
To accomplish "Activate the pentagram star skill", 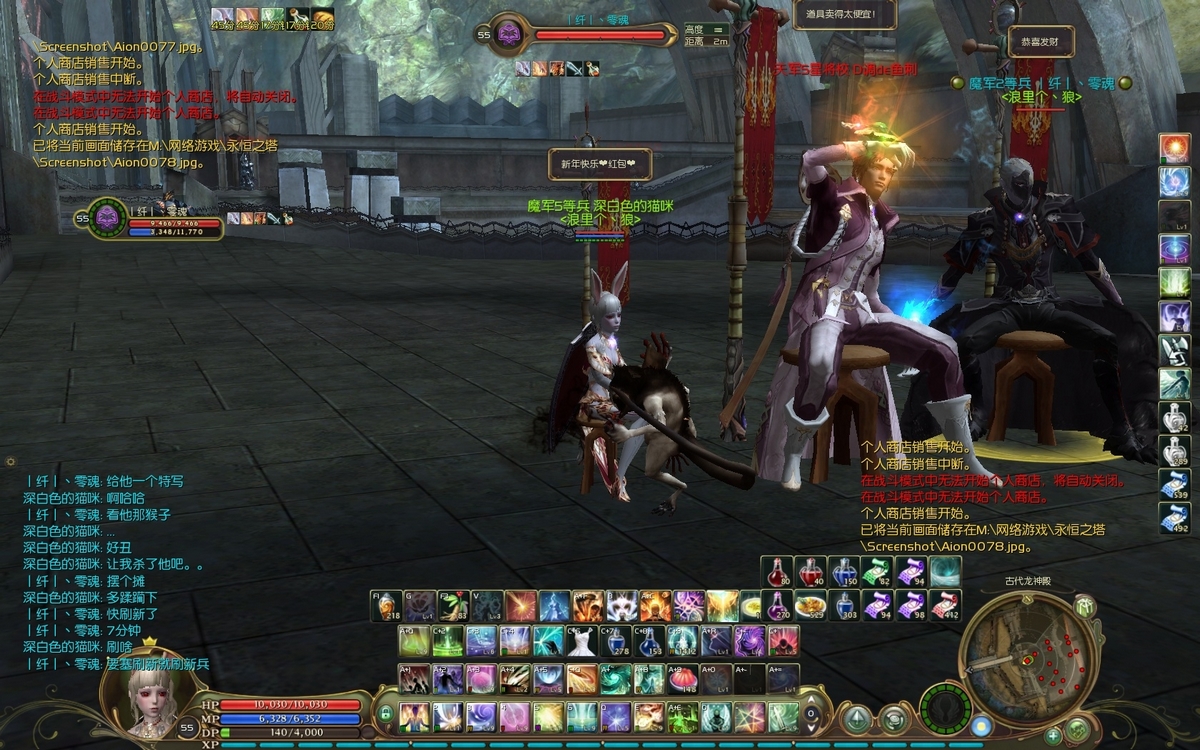I will tap(749, 716).
